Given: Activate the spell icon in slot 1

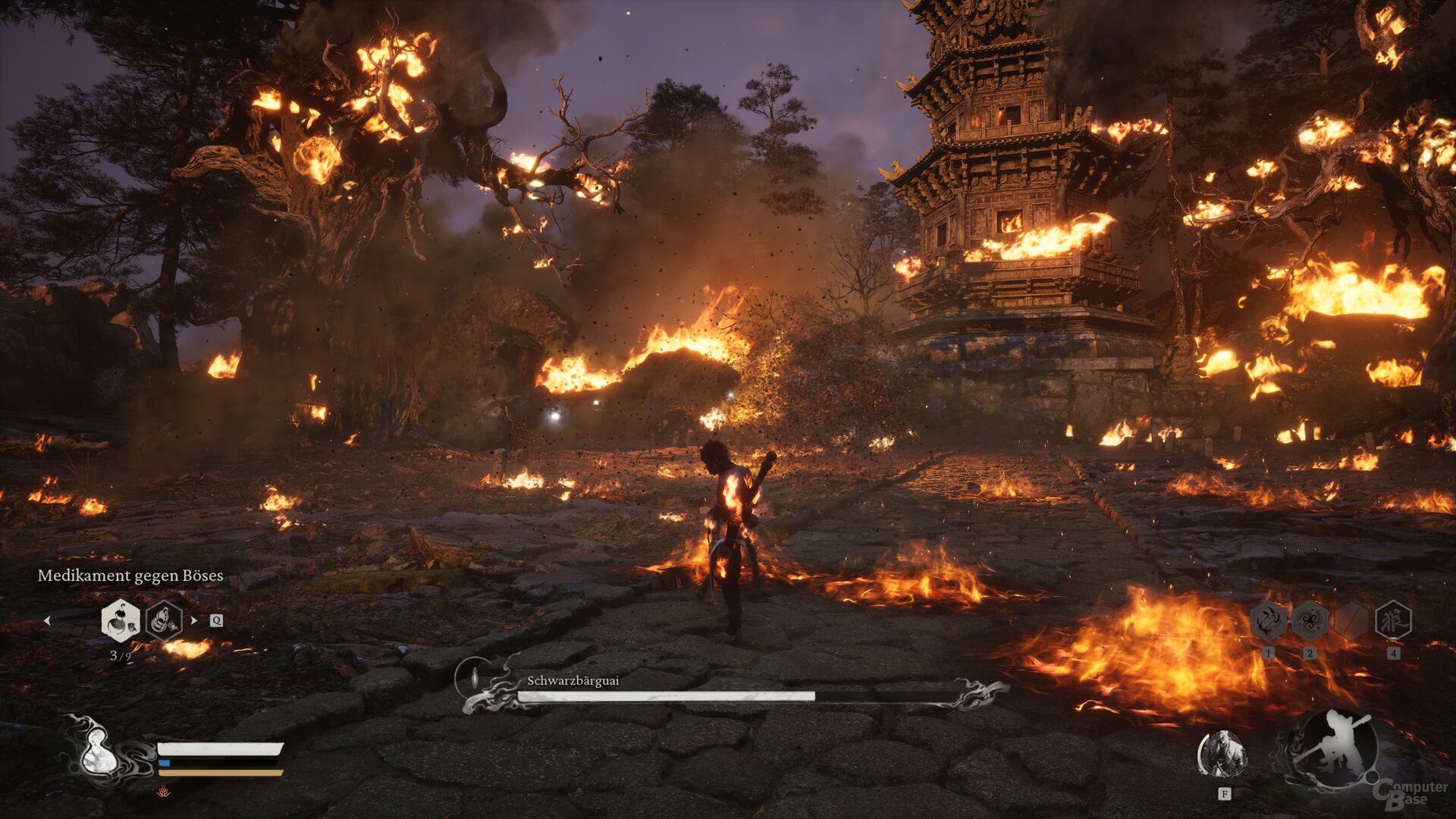Looking at the screenshot, I should 1268,621.
